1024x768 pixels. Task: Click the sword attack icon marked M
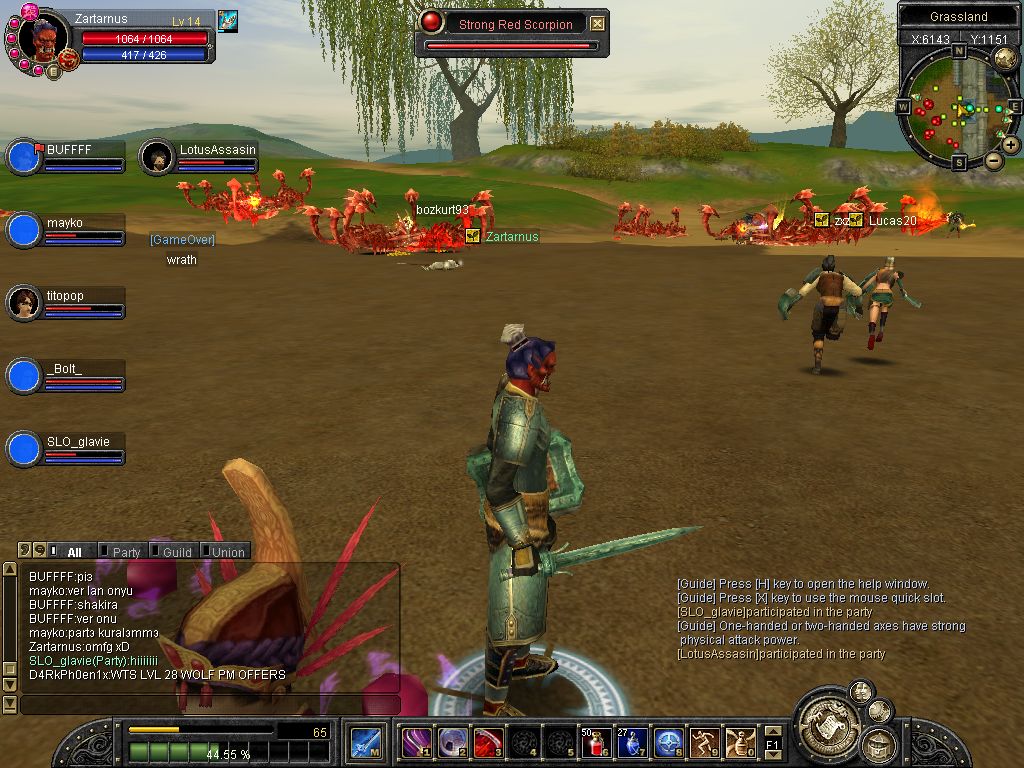(364, 742)
